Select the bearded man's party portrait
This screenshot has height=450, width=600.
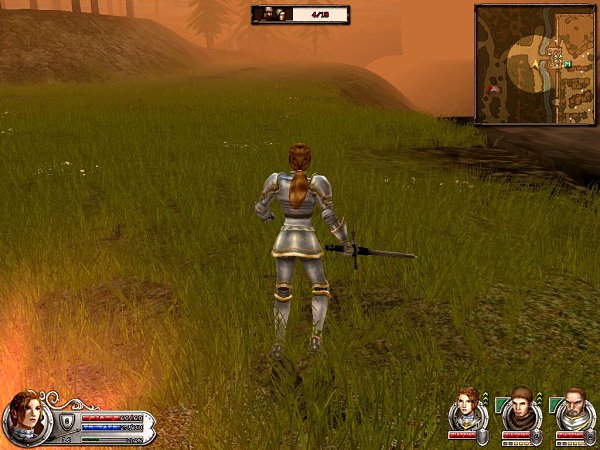pos(573,406)
